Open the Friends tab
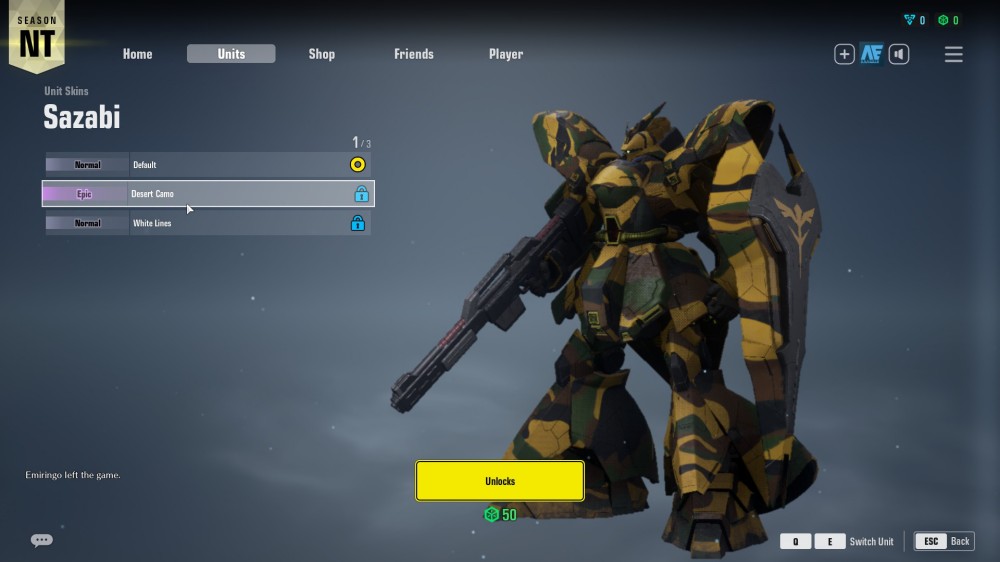The width and height of the screenshot is (1000, 562). point(414,54)
